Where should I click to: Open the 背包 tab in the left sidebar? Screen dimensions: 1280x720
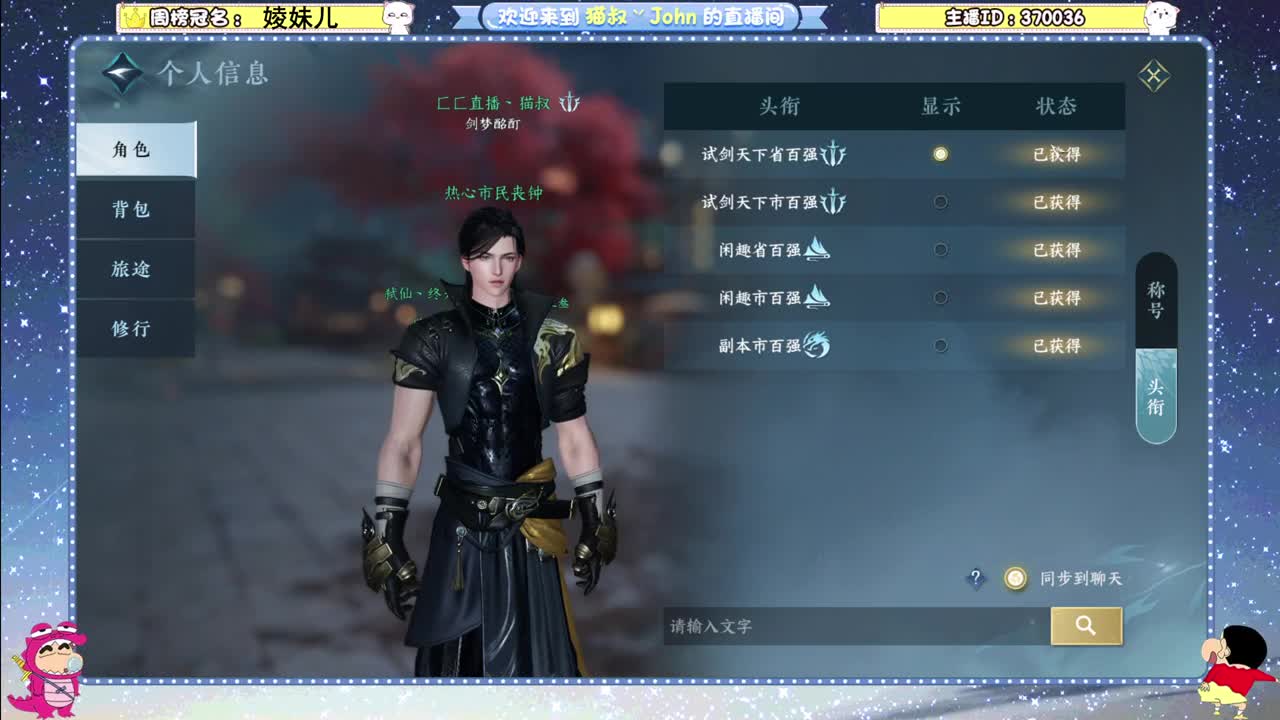click(134, 209)
